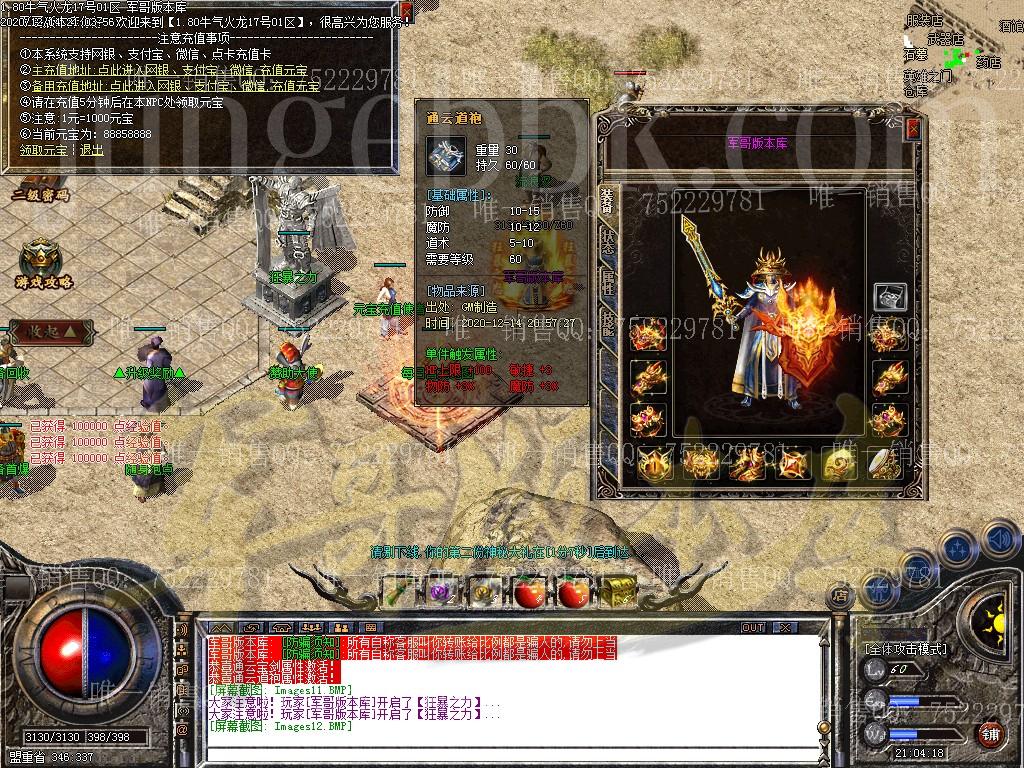
Task: Select the 装备 equipment tab
Action: pyautogui.click(x=607, y=199)
